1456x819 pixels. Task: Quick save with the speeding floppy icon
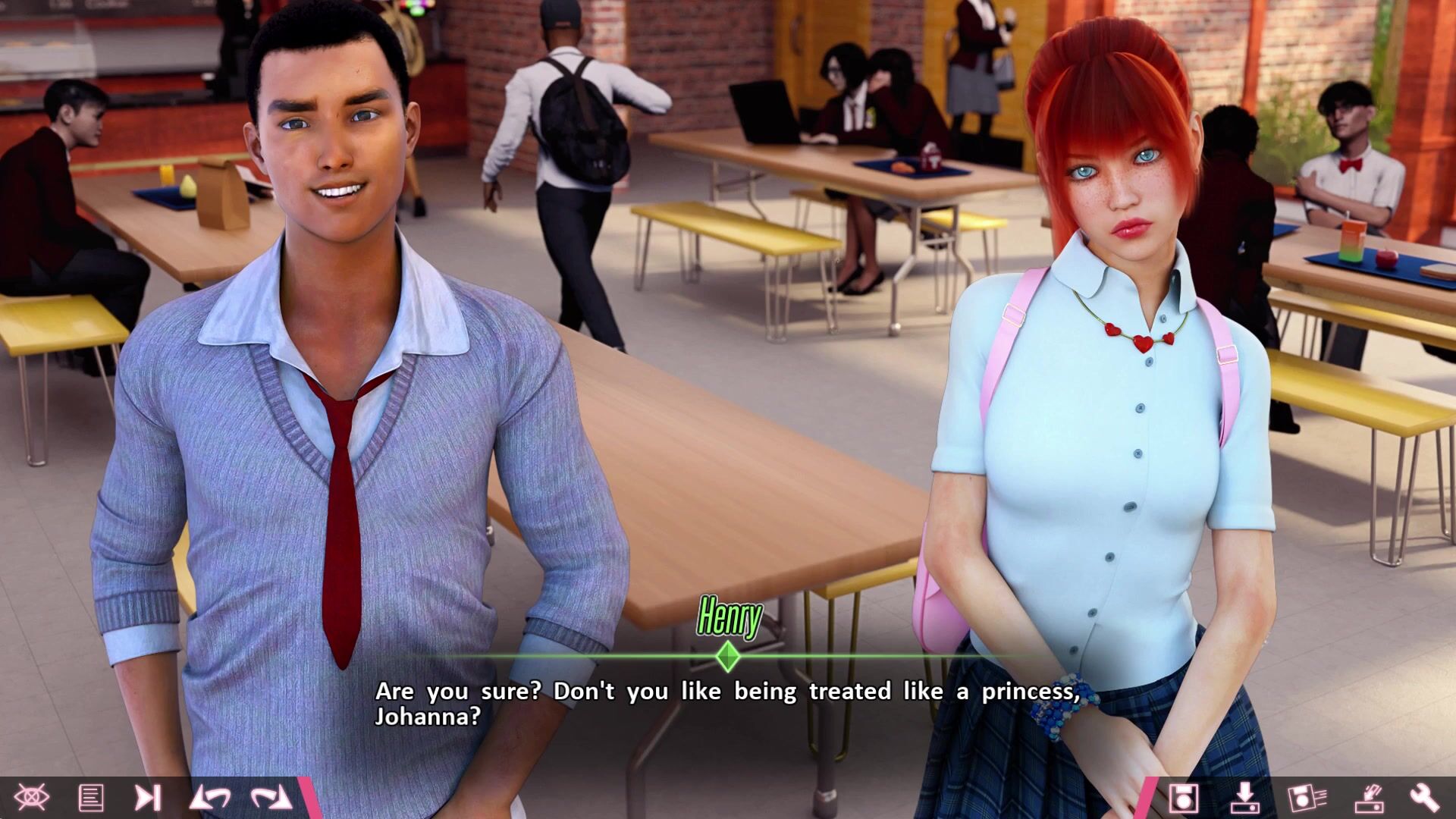point(1306,798)
